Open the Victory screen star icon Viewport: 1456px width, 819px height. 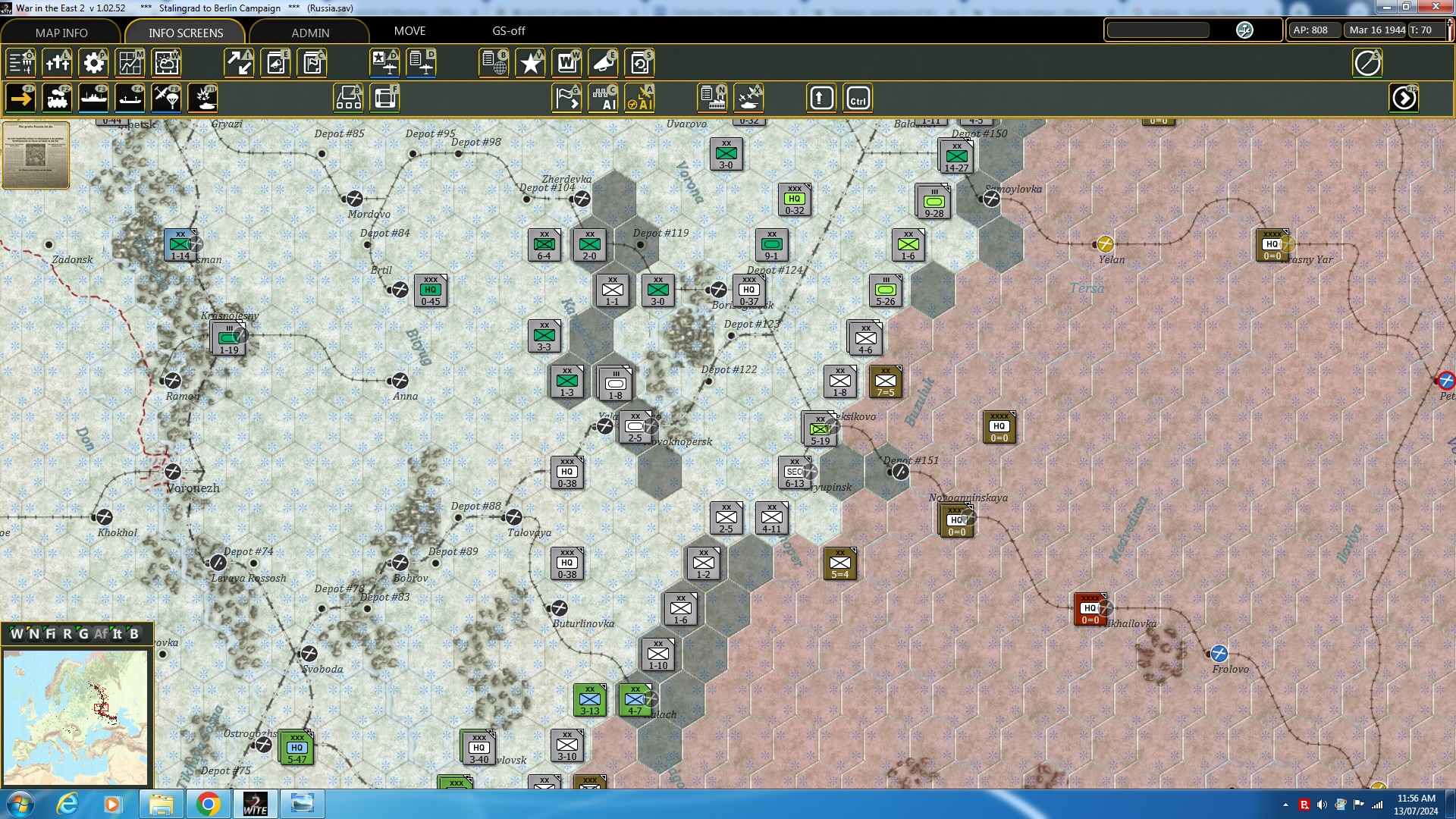(530, 63)
